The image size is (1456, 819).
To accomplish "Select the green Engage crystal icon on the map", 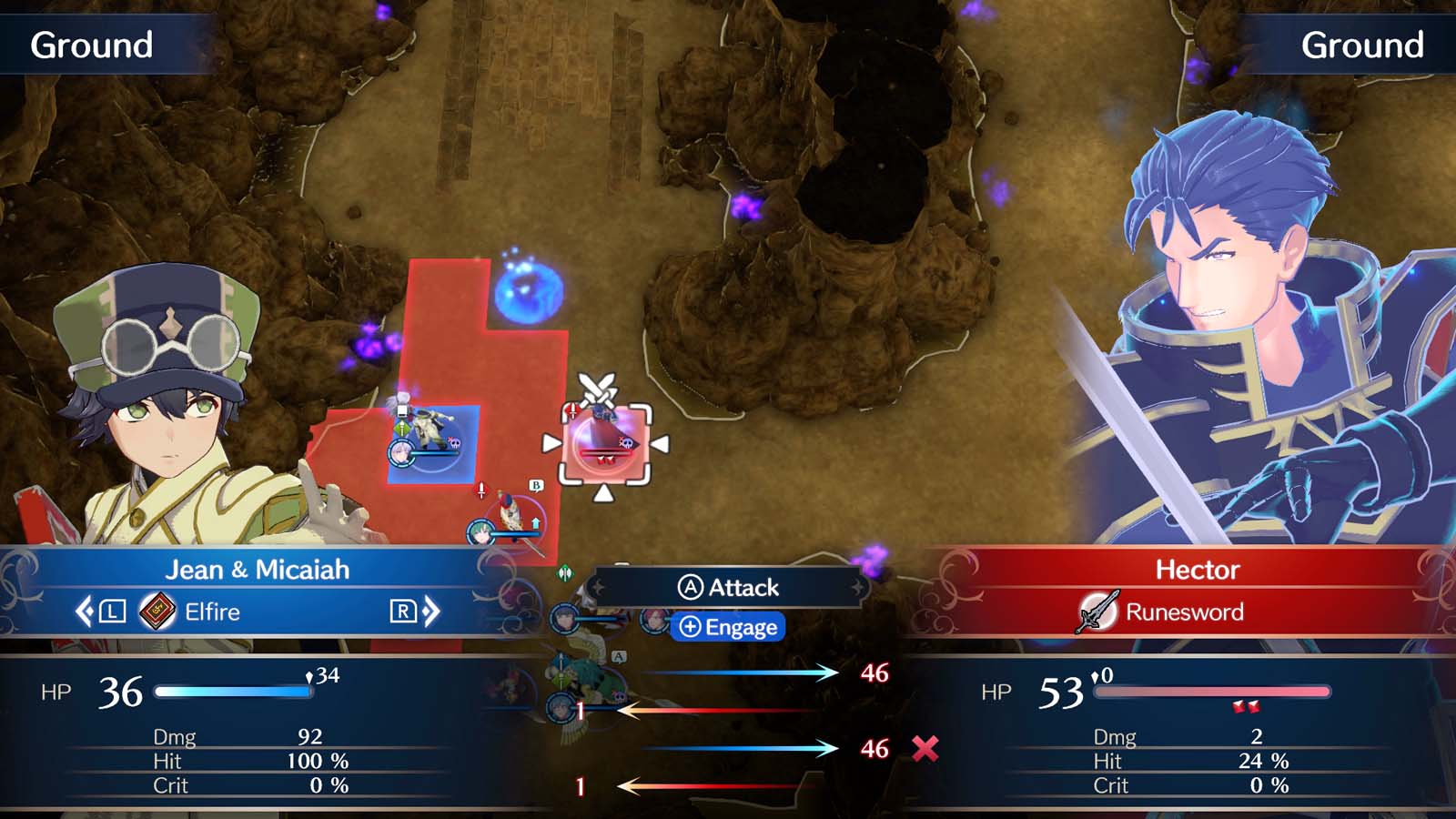I will click(x=564, y=573).
